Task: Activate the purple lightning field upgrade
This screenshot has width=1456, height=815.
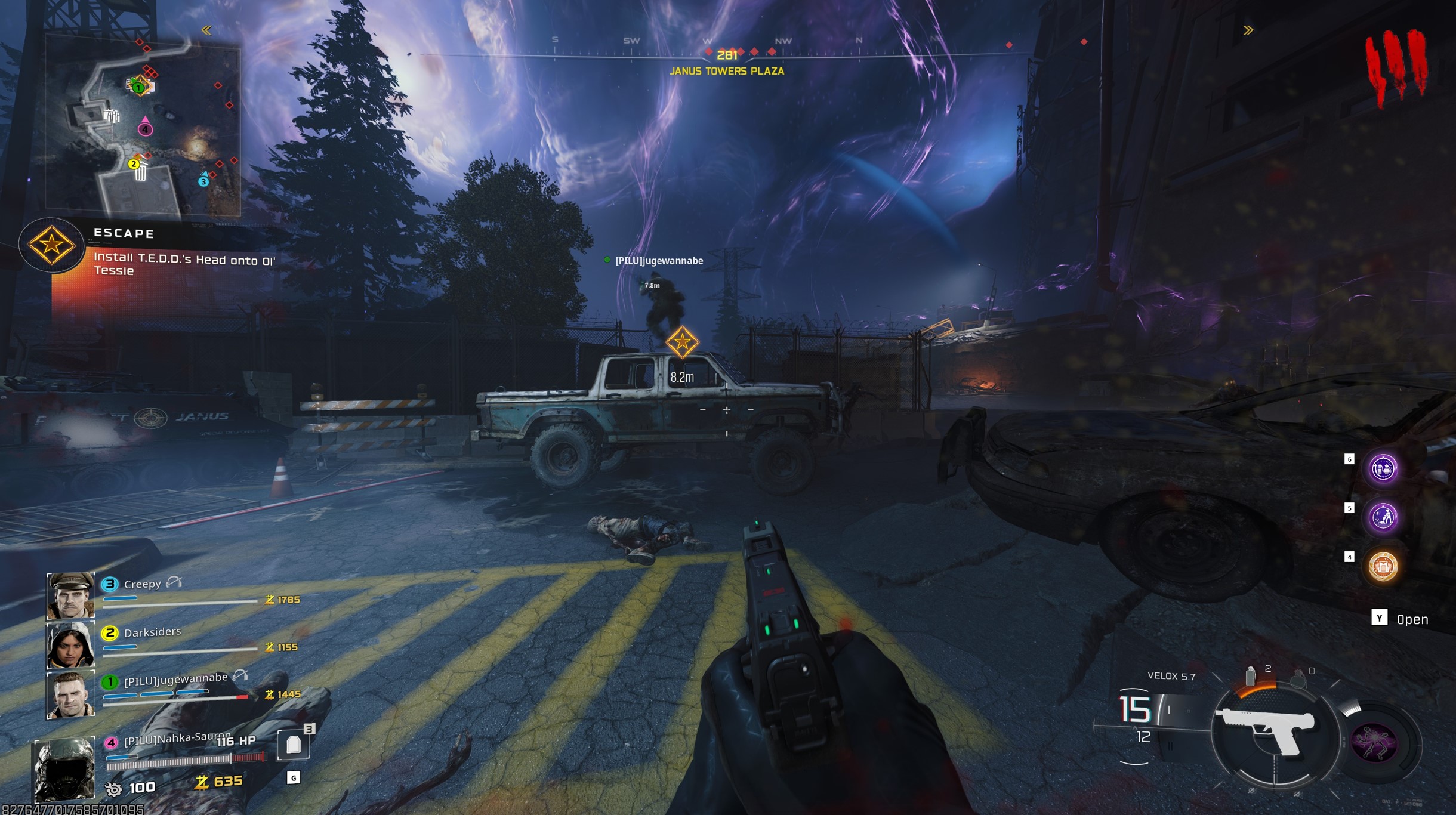Action: (x=1374, y=743)
